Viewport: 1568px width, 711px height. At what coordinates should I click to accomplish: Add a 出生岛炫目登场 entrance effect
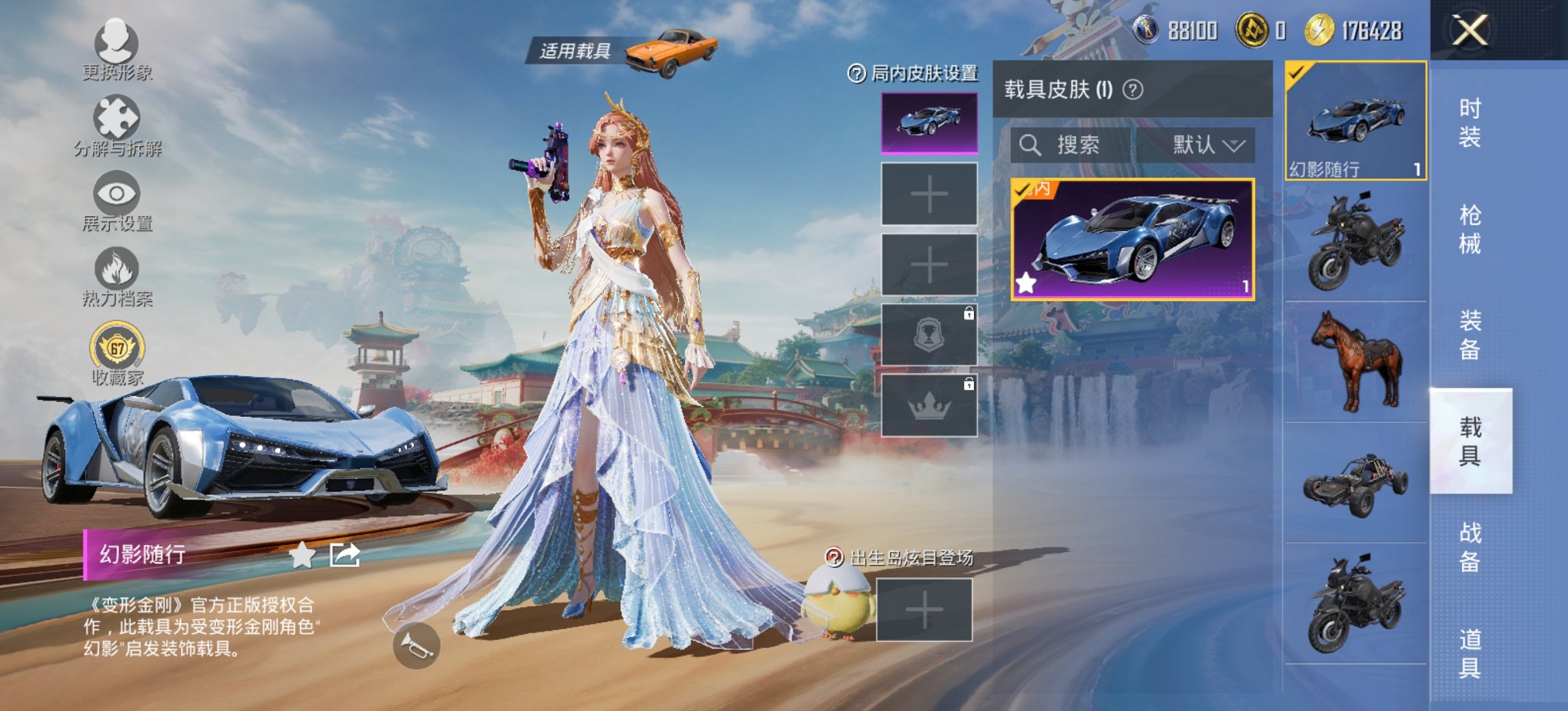tap(924, 610)
